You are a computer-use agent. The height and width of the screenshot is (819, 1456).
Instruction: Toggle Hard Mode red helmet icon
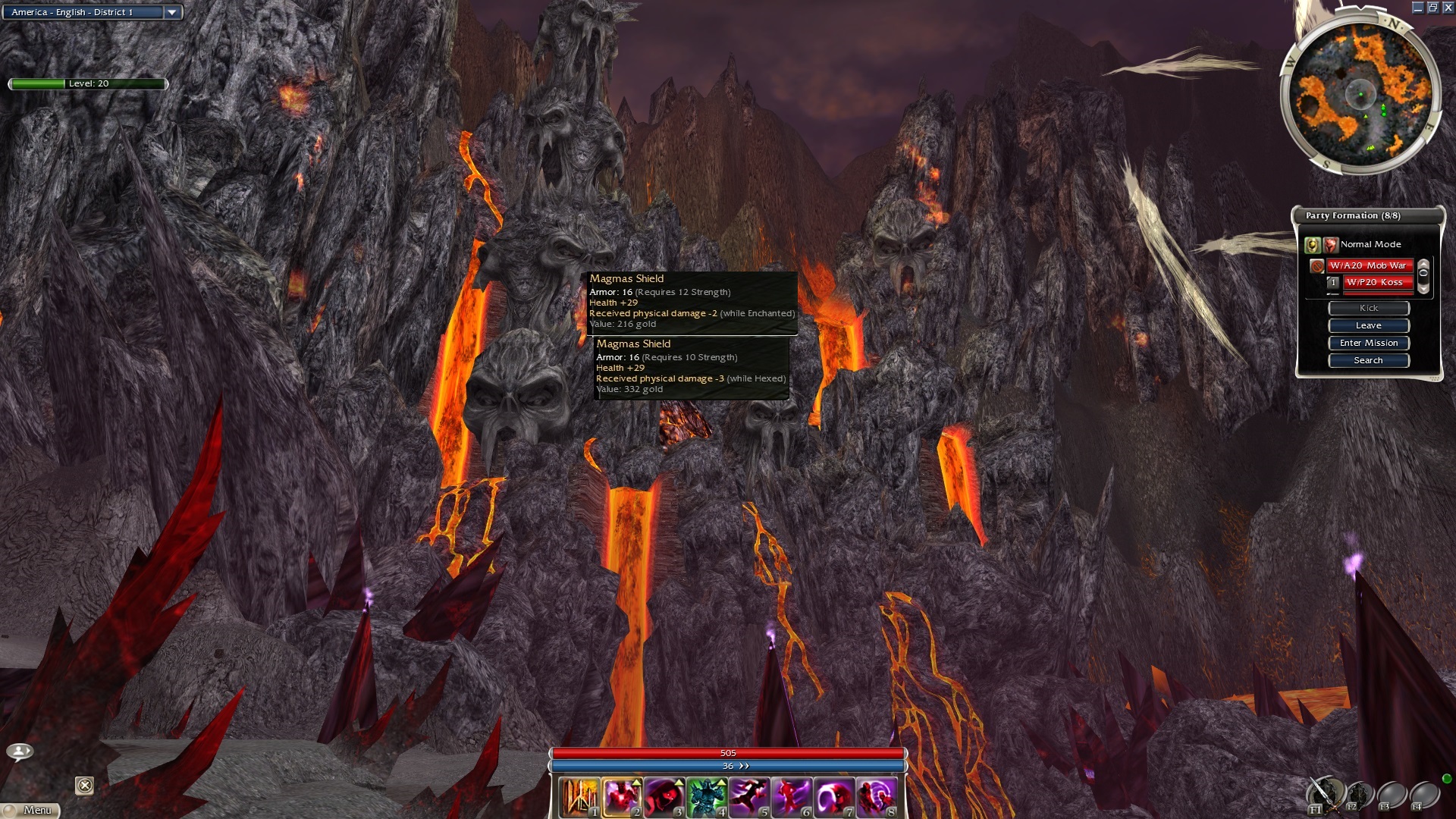click(x=1330, y=244)
